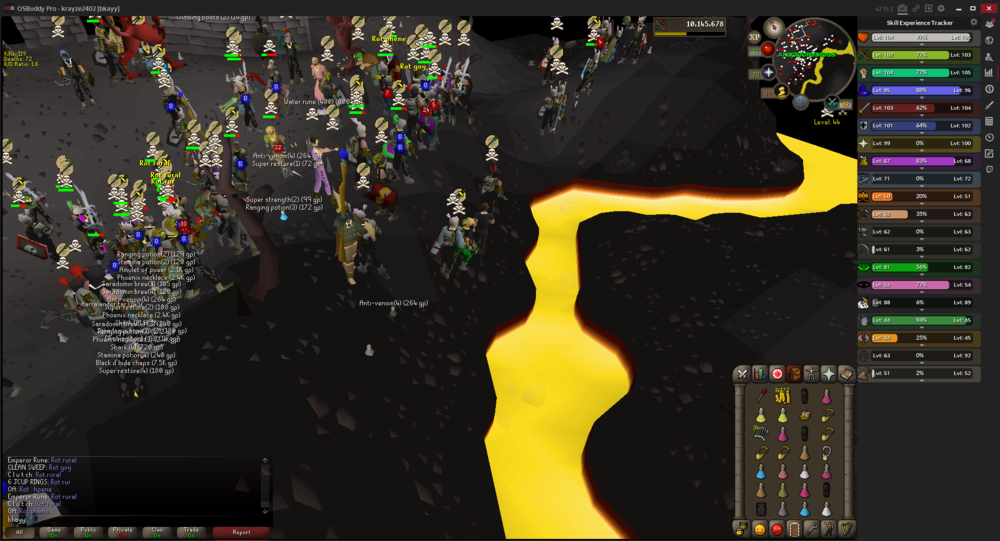Toggle the XP drops orb
Screen dimensions: 1000x541
[x=755, y=36]
